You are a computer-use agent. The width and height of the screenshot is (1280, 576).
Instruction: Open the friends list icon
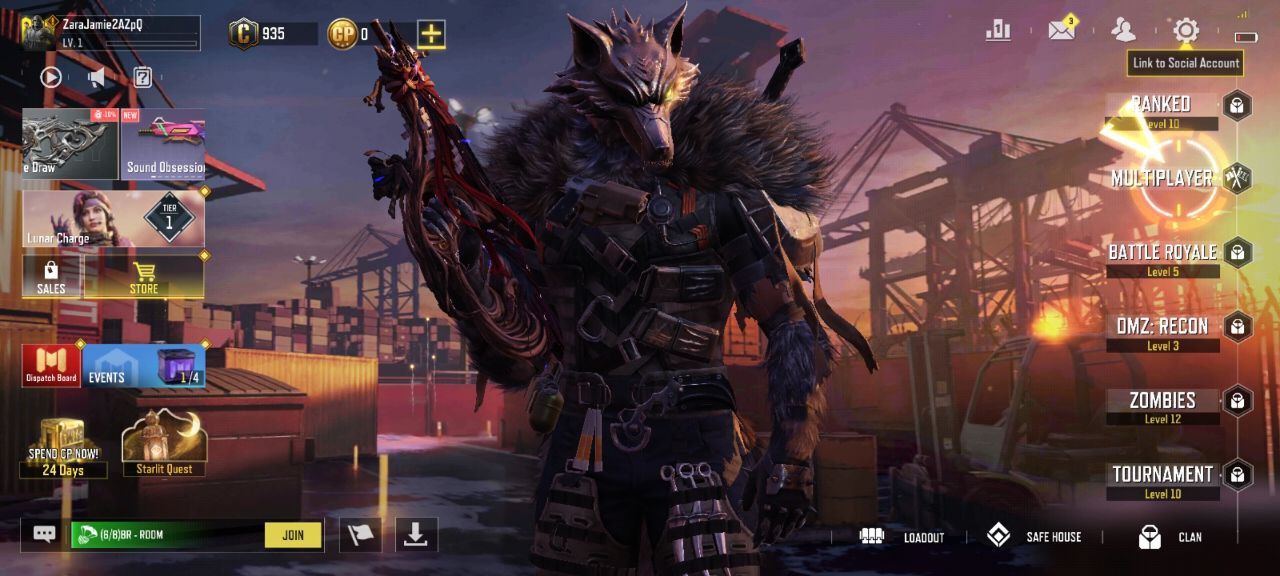(1124, 30)
